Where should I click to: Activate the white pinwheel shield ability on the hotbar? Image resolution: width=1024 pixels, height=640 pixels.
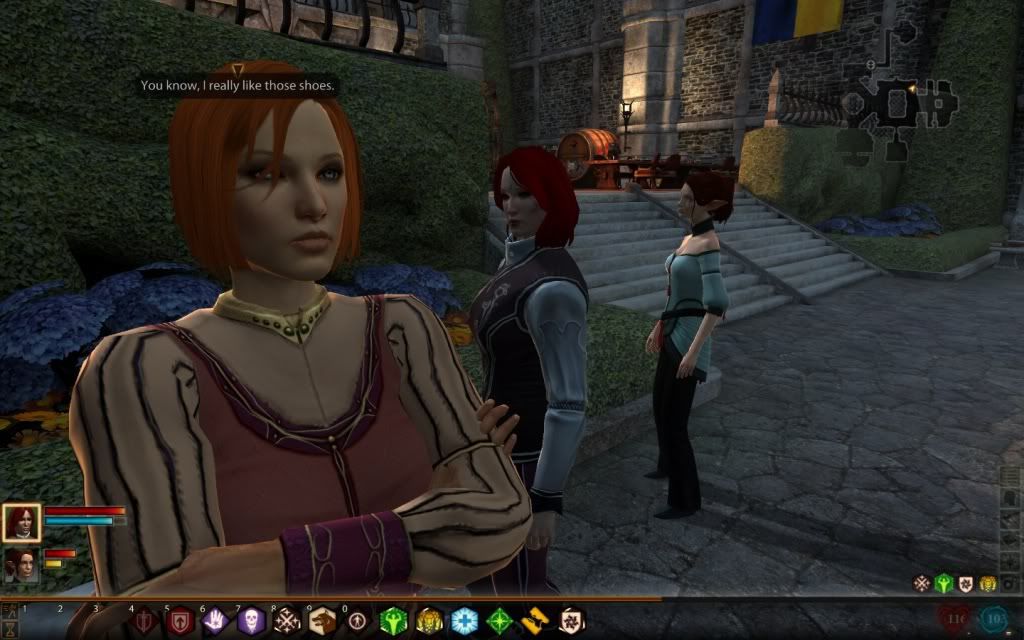[571, 621]
